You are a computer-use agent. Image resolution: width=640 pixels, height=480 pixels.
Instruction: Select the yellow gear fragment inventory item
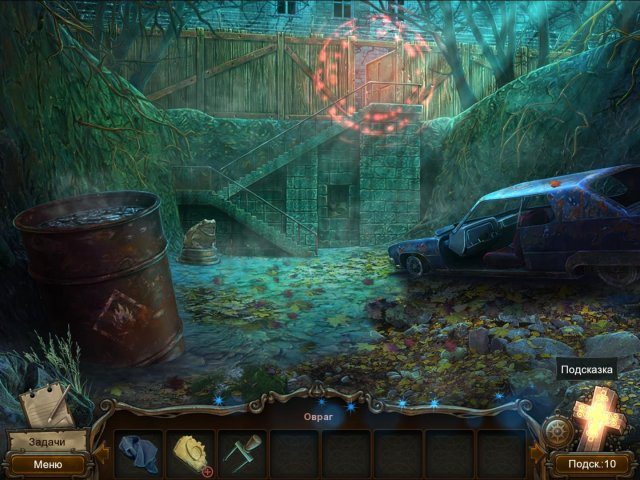[x=189, y=453]
